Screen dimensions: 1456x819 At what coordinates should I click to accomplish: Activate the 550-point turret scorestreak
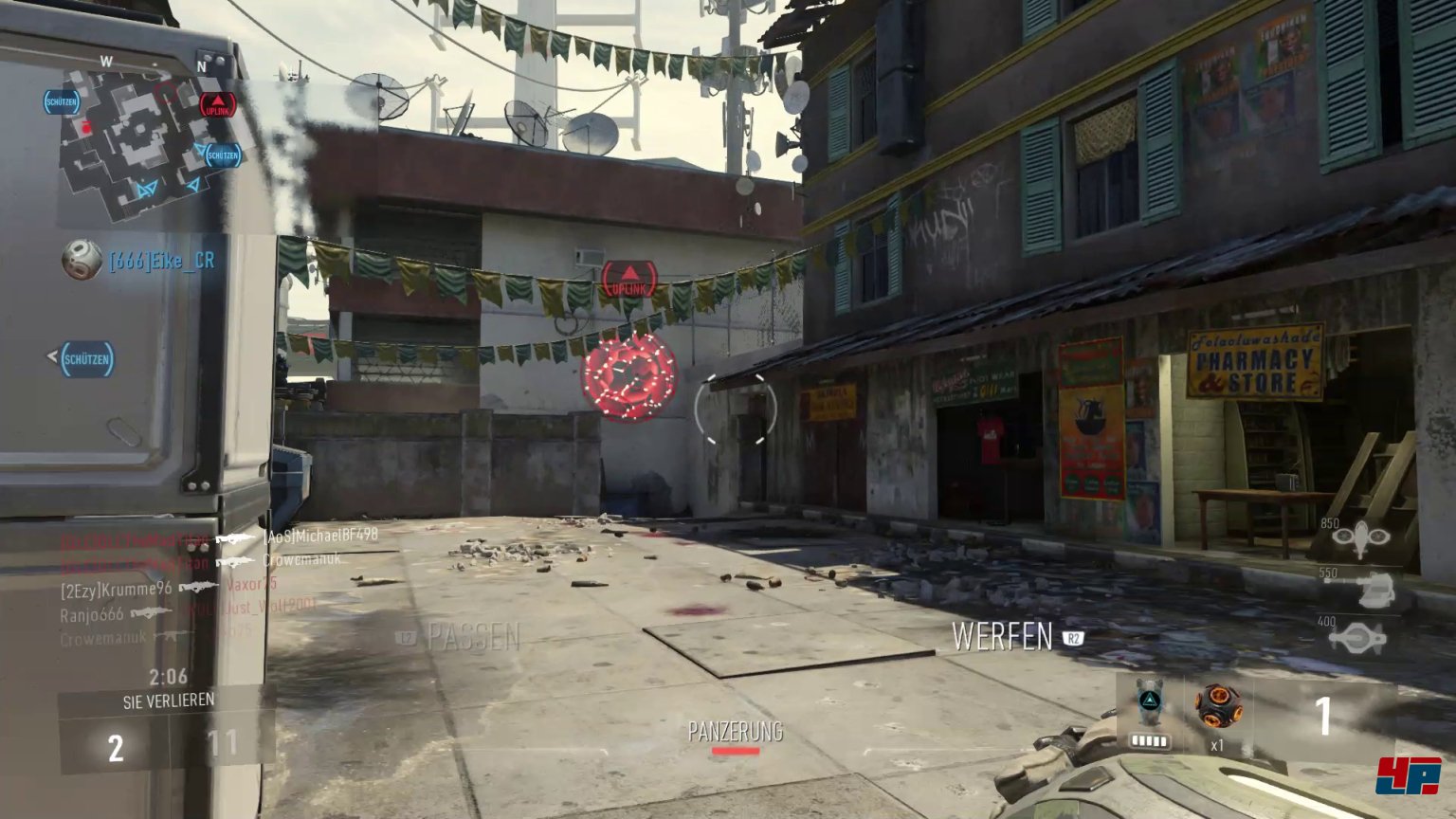(1372, 590)
